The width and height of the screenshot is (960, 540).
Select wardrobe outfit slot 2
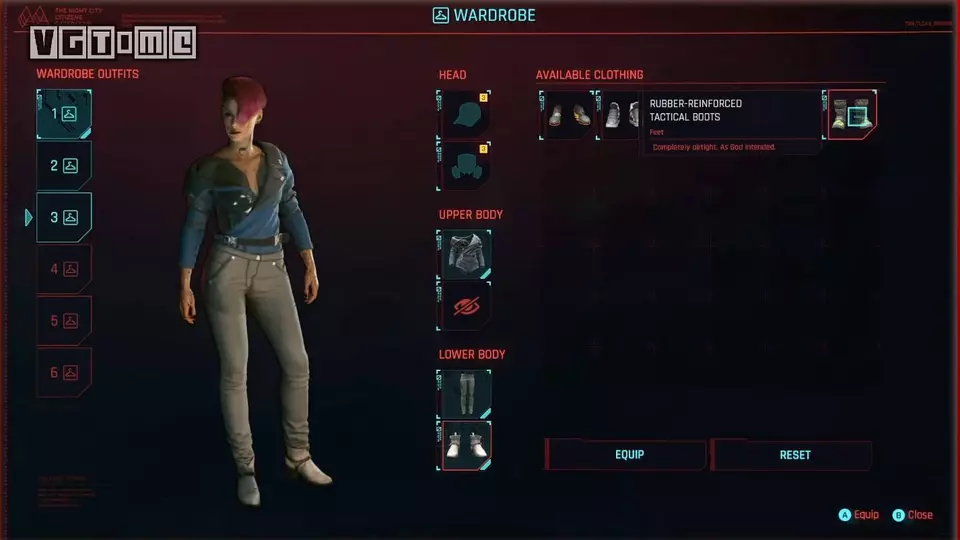pyautogui.click(x=64, y=166)
